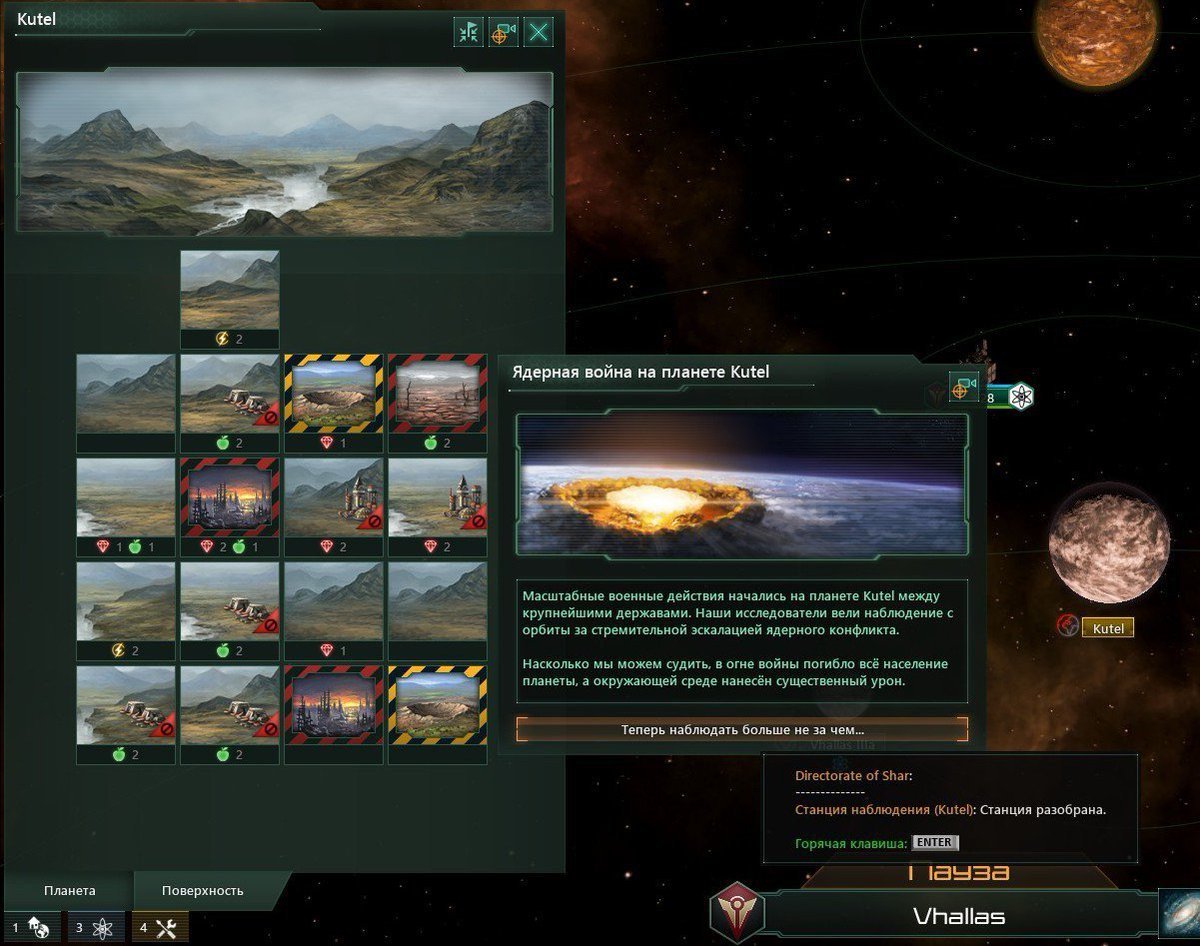Image resolution: width=1200 pixels, height=946 pixels.
Task: Open the Поверхность tab
Action: (203, 890)
